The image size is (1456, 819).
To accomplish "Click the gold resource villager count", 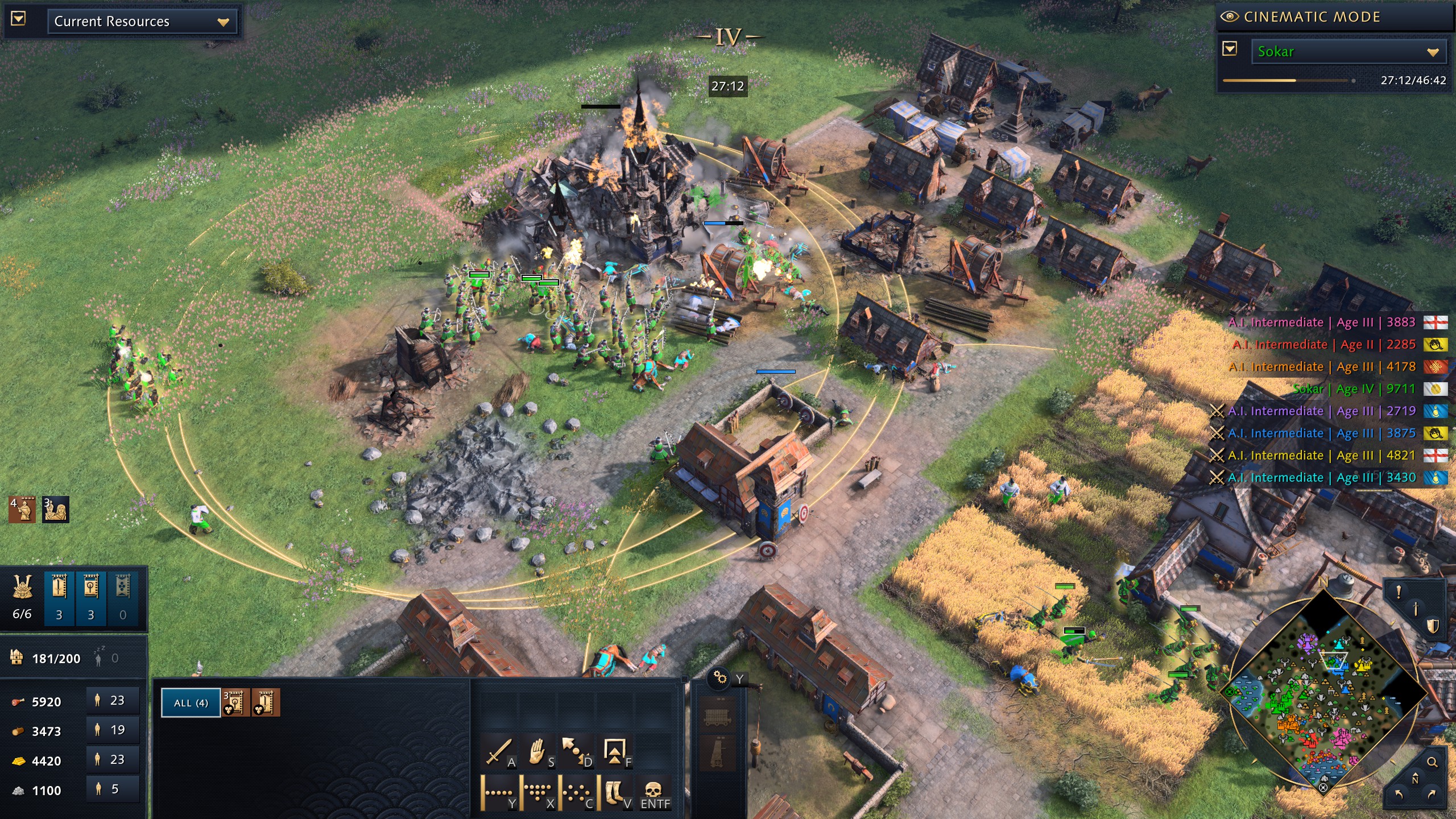I will coord(113,760).
